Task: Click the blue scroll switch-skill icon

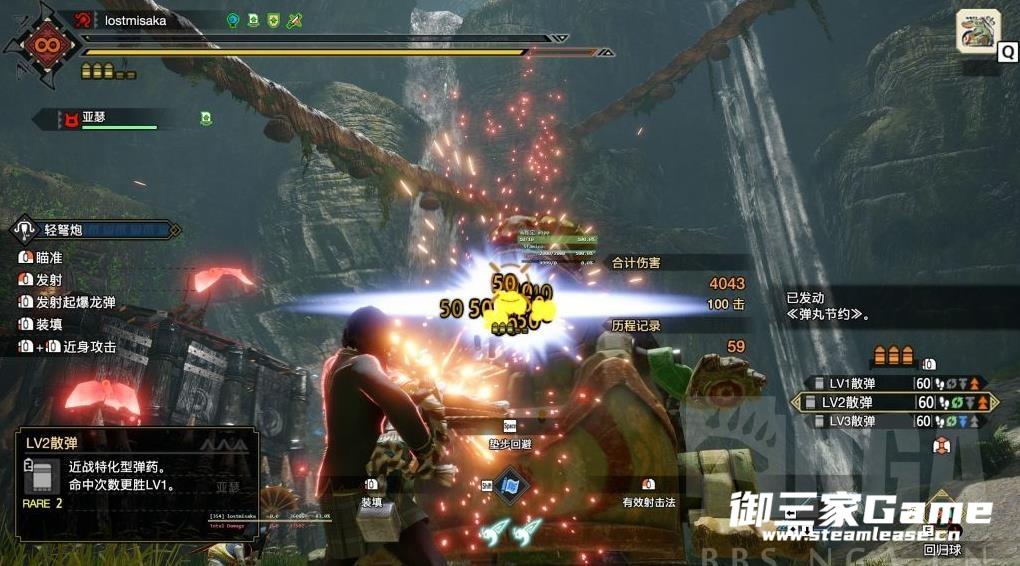Action: 510,485
